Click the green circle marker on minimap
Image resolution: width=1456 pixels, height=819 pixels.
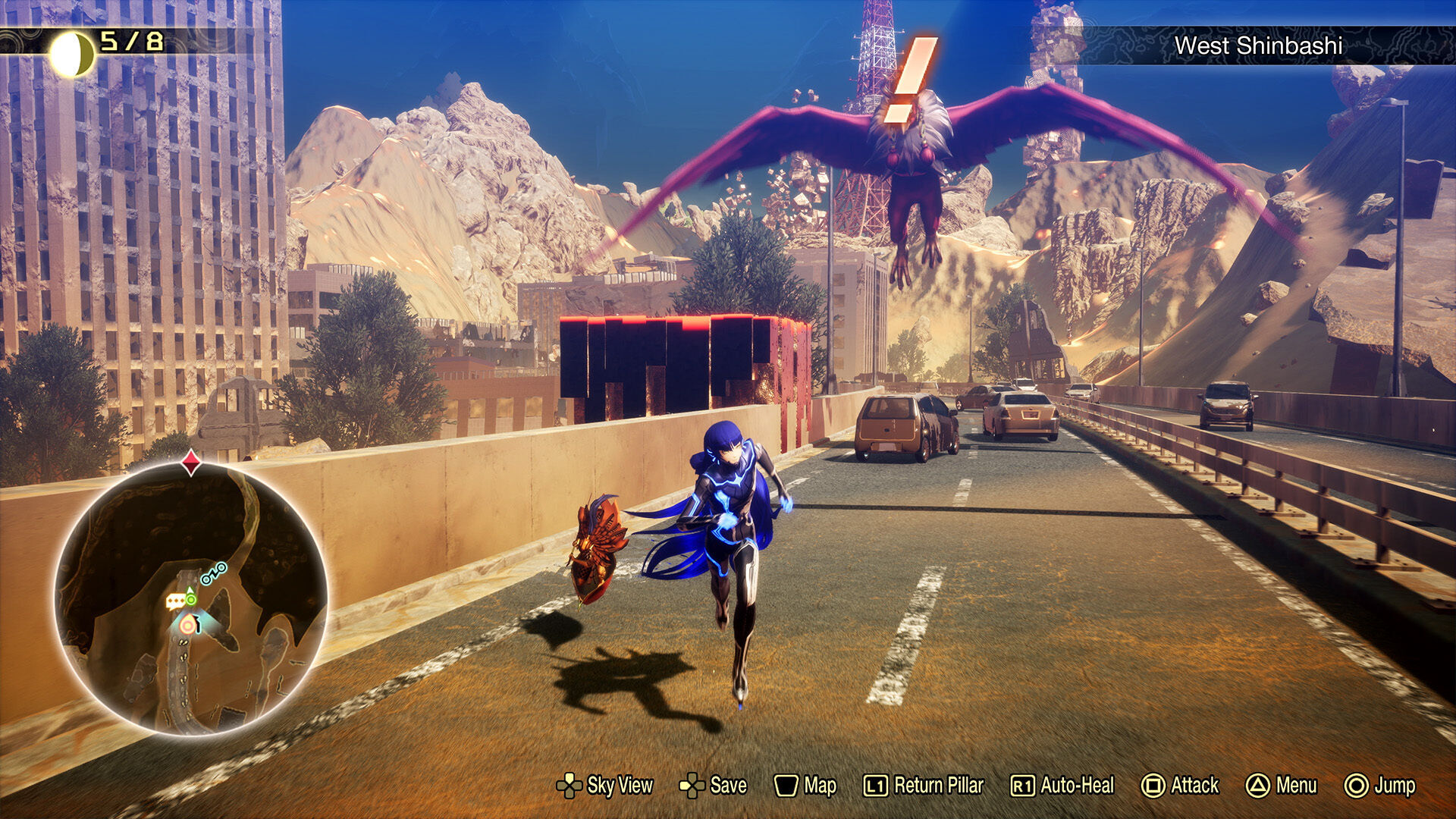(x=191, y=599)
